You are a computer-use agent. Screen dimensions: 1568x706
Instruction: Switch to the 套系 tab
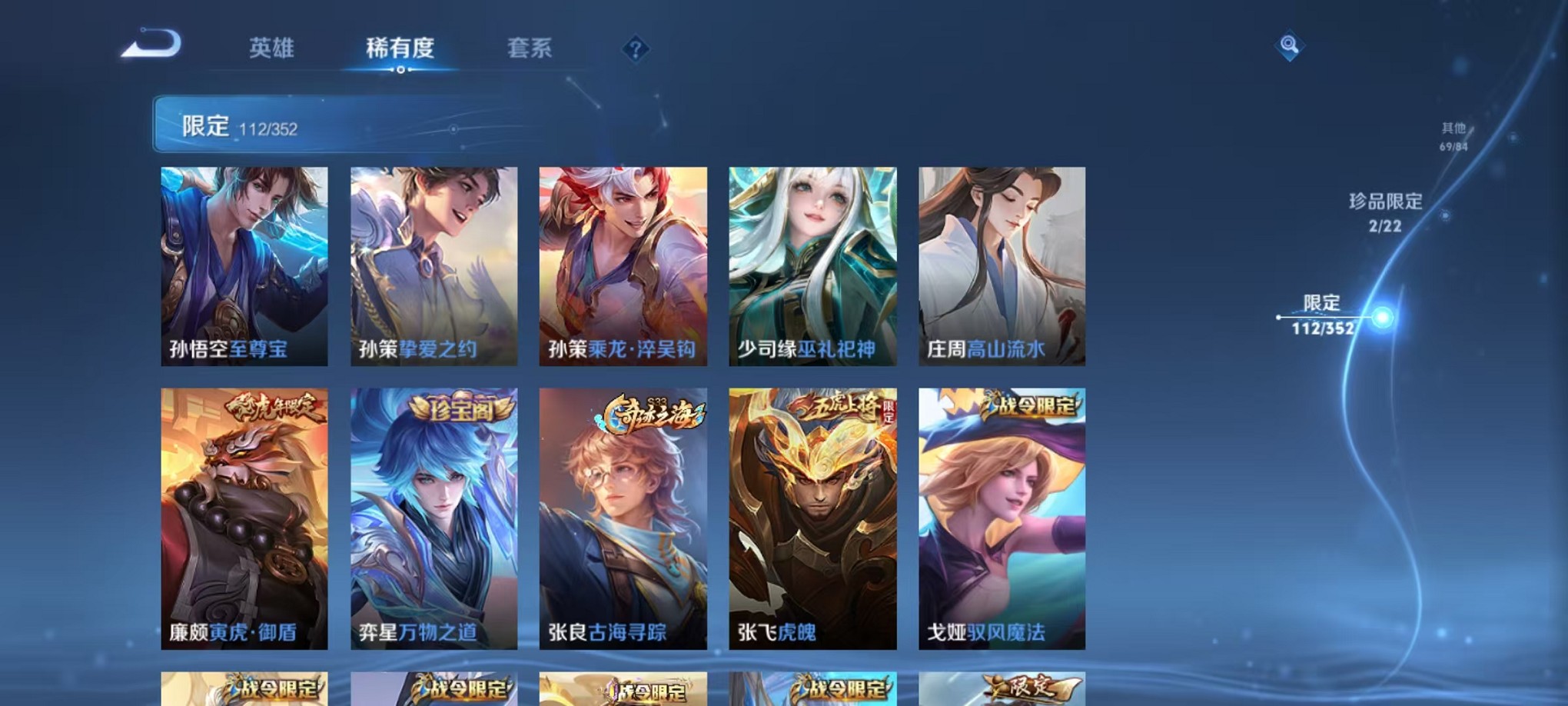pyautogui.click(x=530, y=48)
